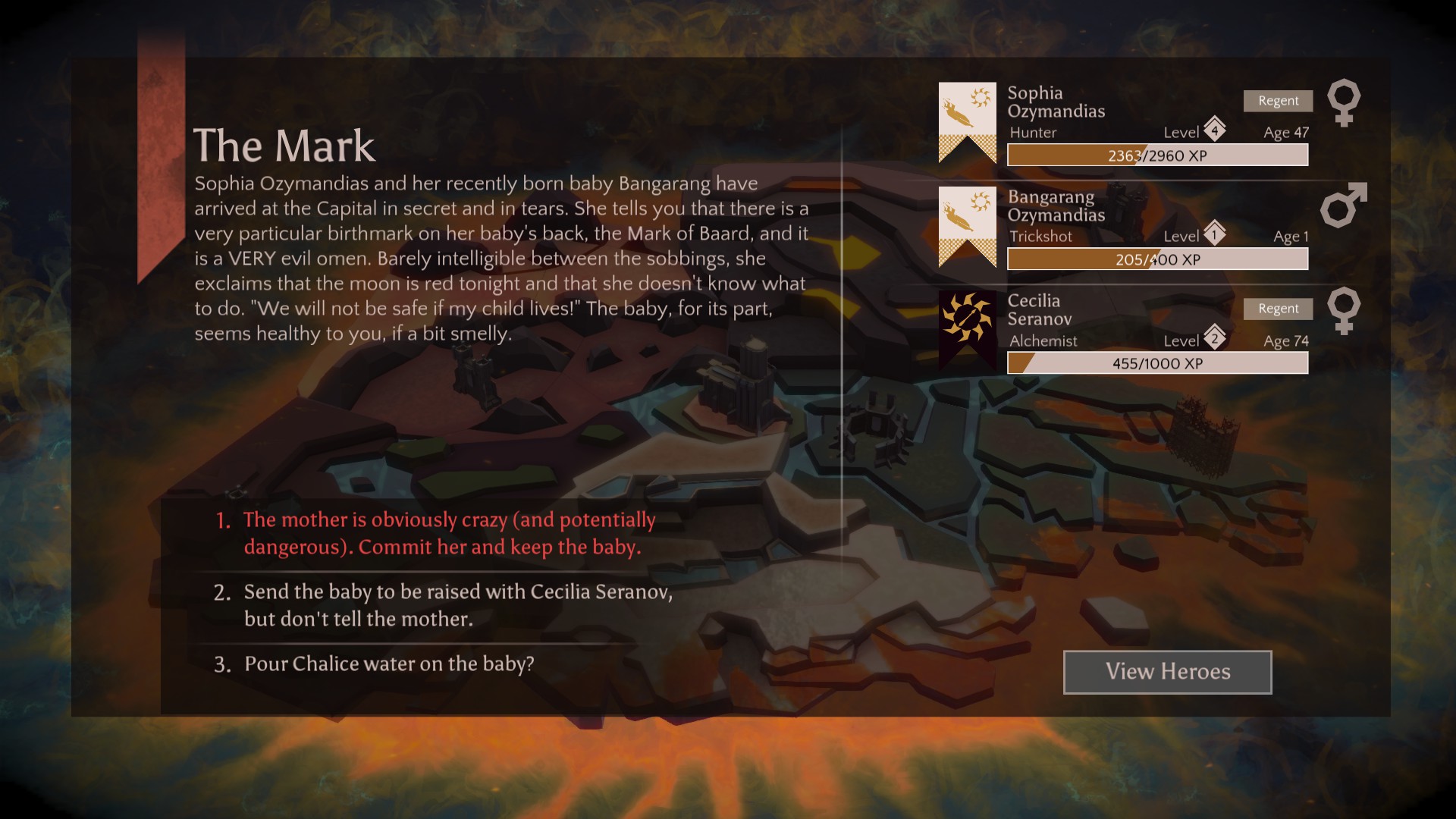Select Bangarang Ozymandias hero entry
The height and width of the screenshot is (819, 1456).
[1056, 206]
